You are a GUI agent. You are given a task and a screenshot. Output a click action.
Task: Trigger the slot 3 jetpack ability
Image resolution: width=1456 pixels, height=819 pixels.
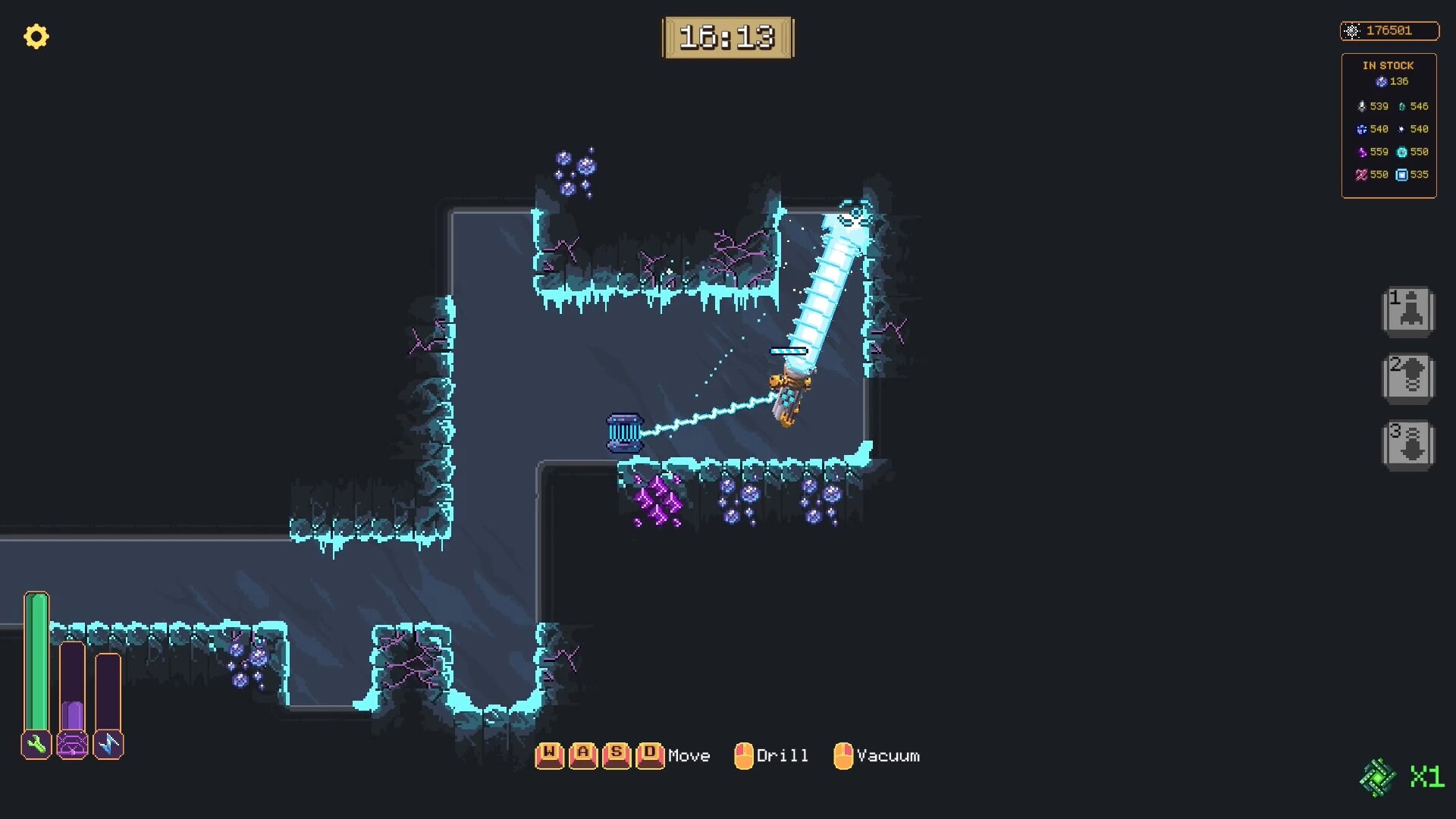click(1409, 443)
